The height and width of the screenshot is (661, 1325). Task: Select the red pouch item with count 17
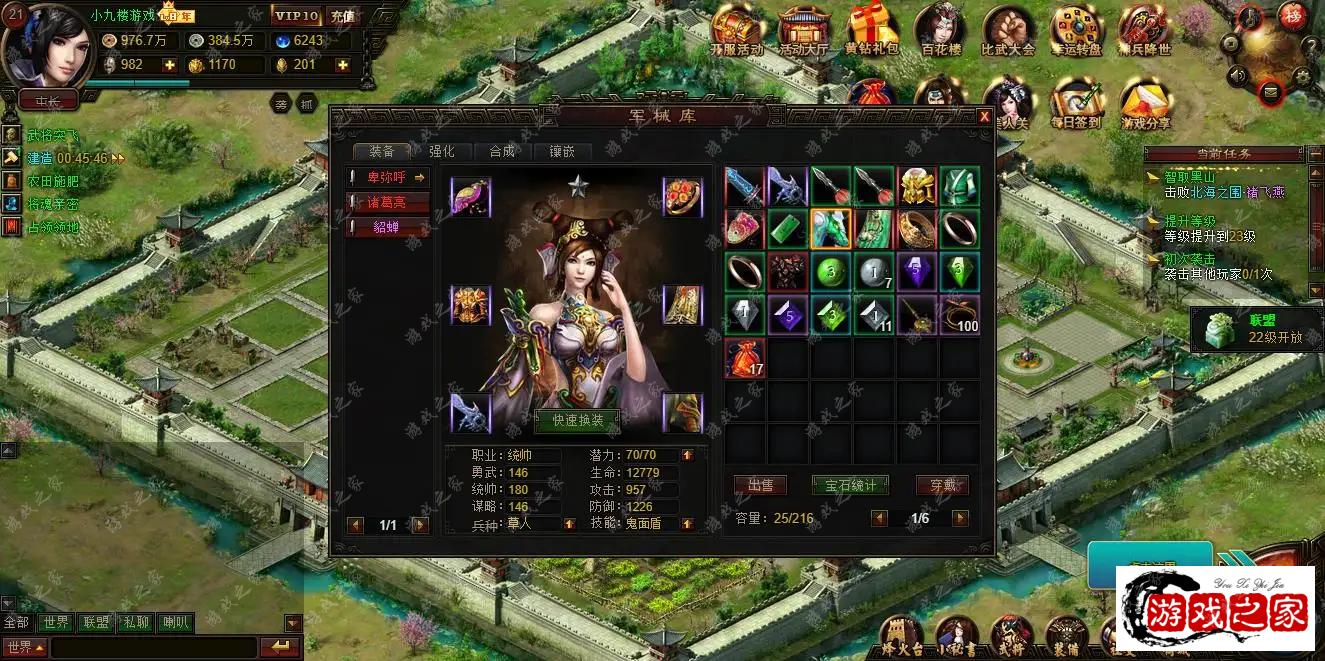point(744,358)
